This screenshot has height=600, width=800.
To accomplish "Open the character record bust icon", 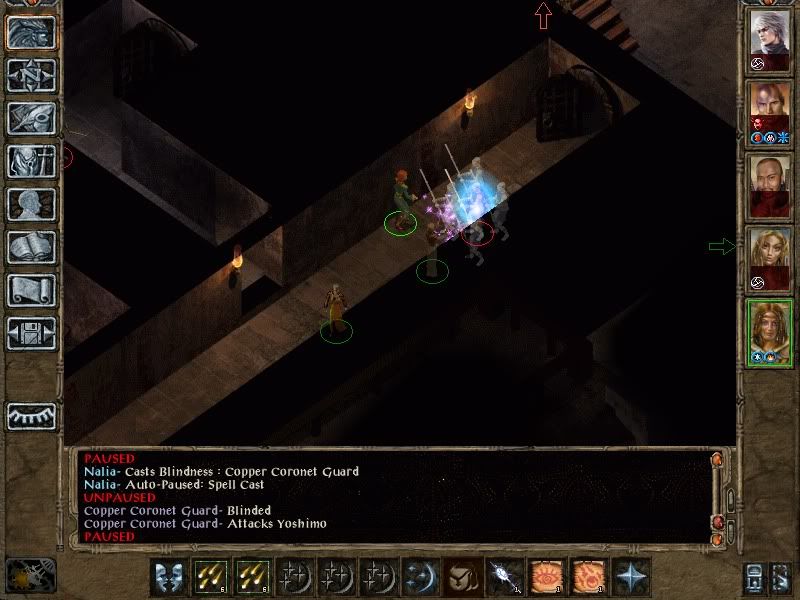I will (x=31, y=204).
